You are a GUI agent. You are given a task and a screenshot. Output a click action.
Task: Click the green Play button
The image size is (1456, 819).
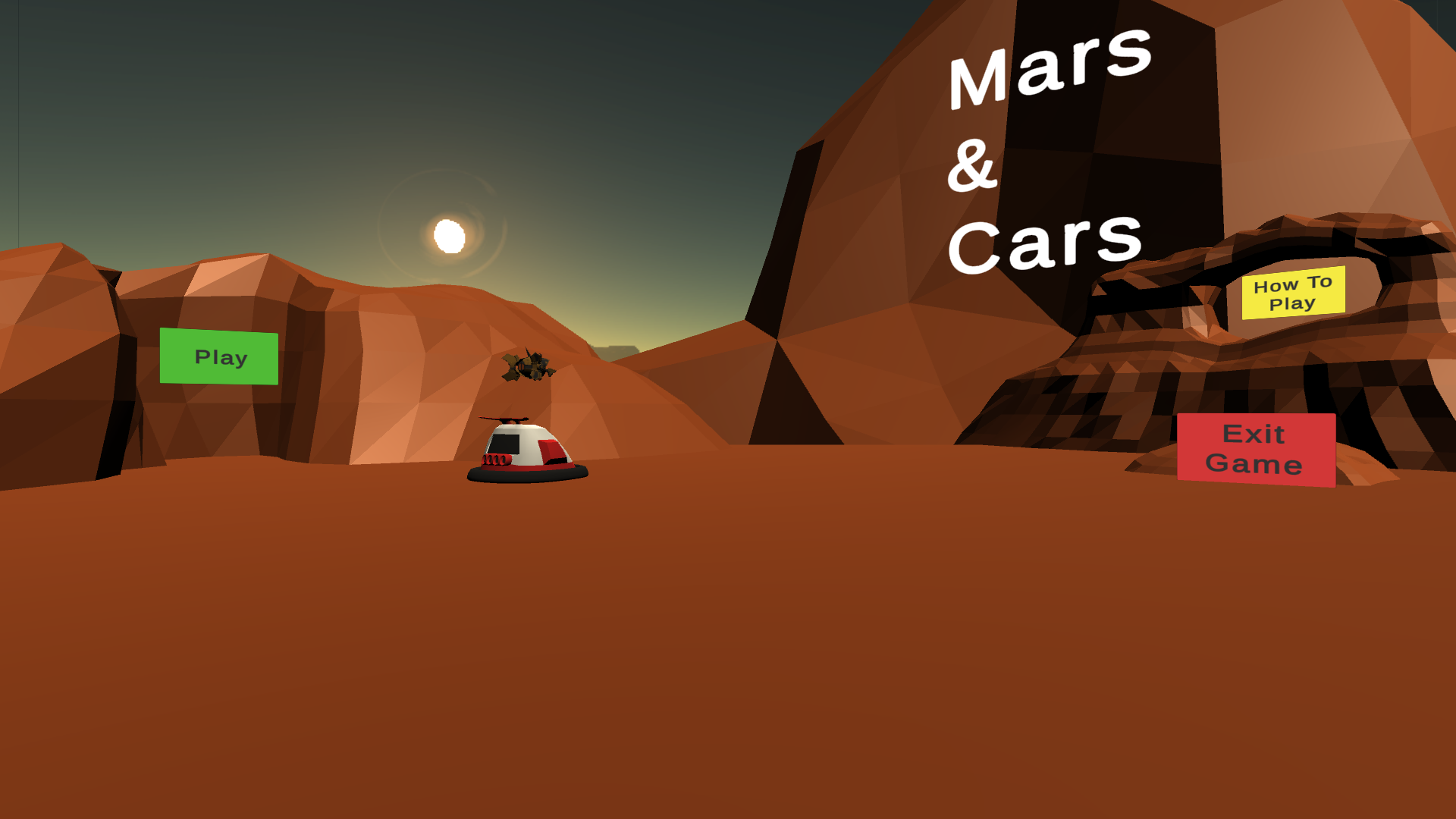[218, 356]
